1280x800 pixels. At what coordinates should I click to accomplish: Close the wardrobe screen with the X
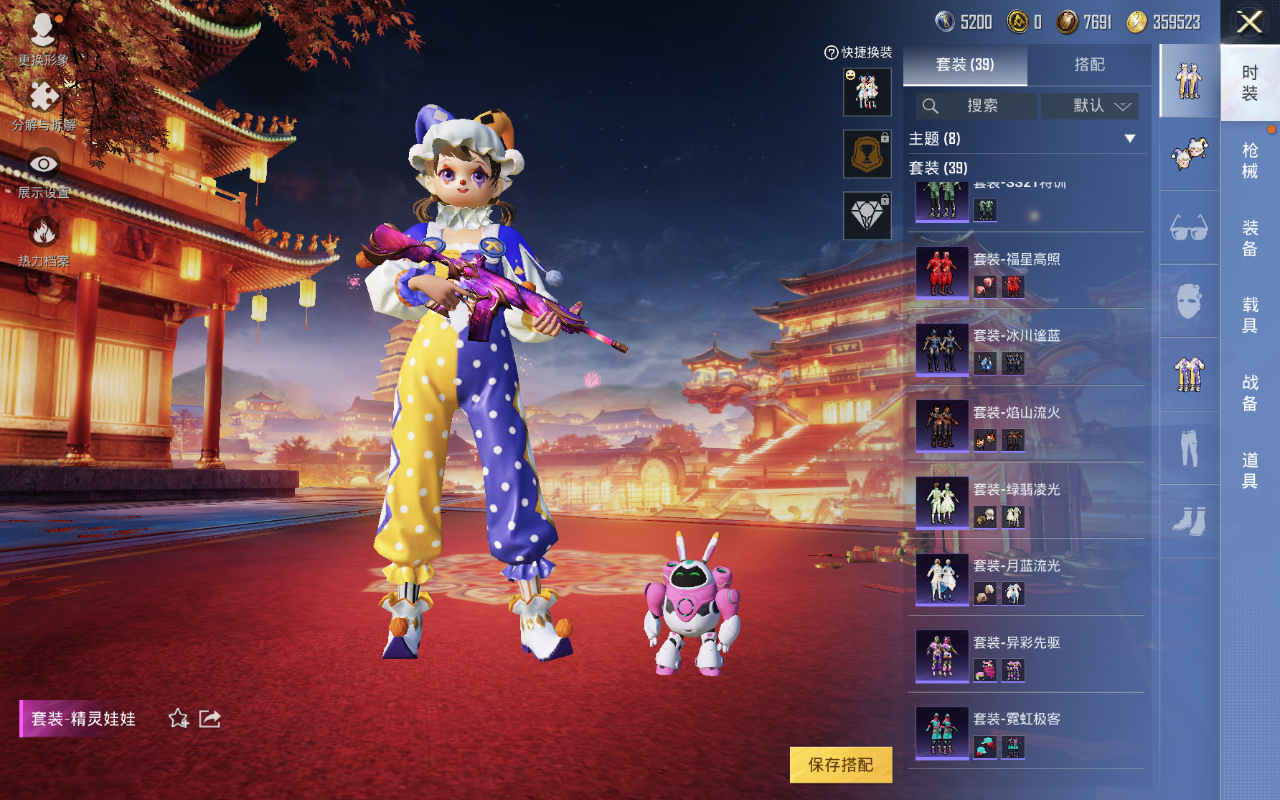pyautogui.click(x=1249, y=22)
